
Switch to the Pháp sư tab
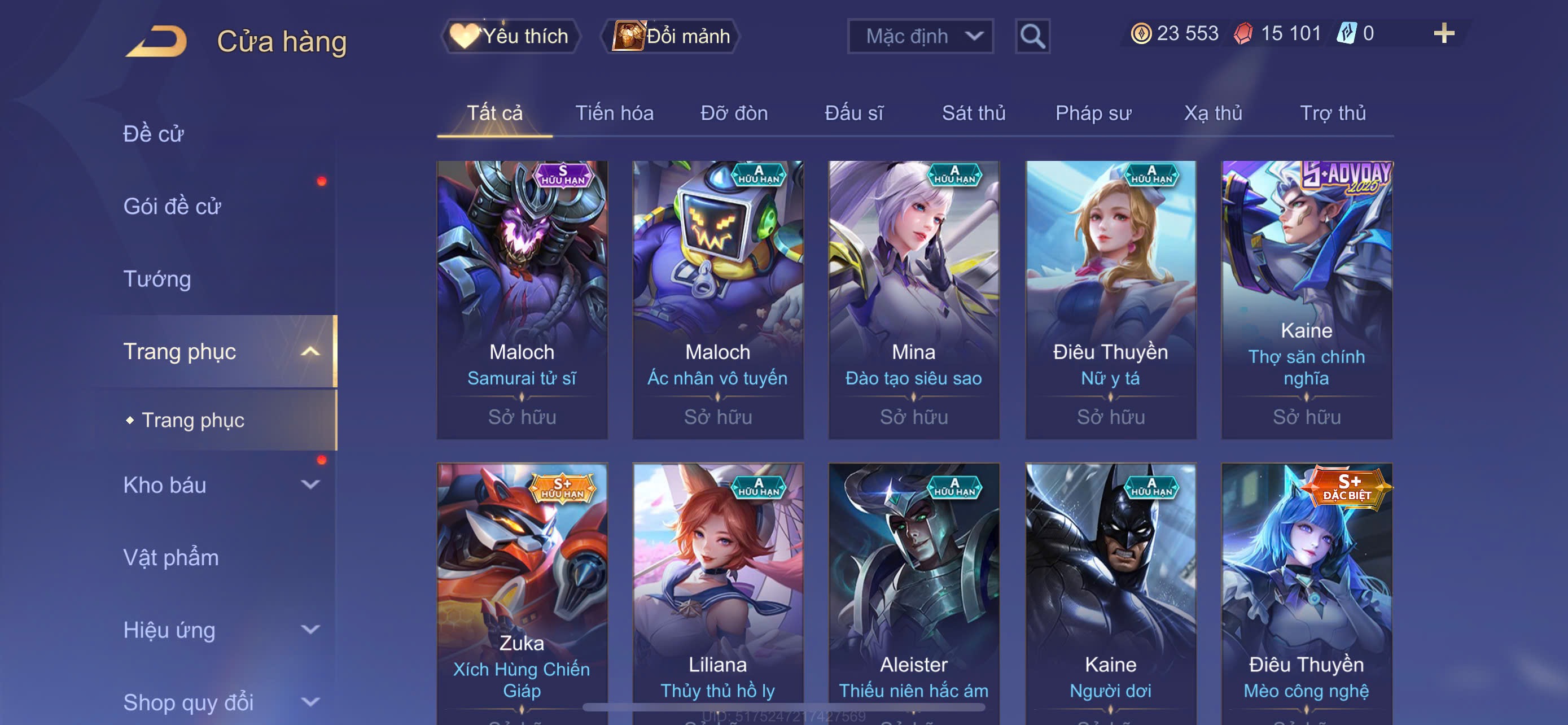[x=1093, y=113]
